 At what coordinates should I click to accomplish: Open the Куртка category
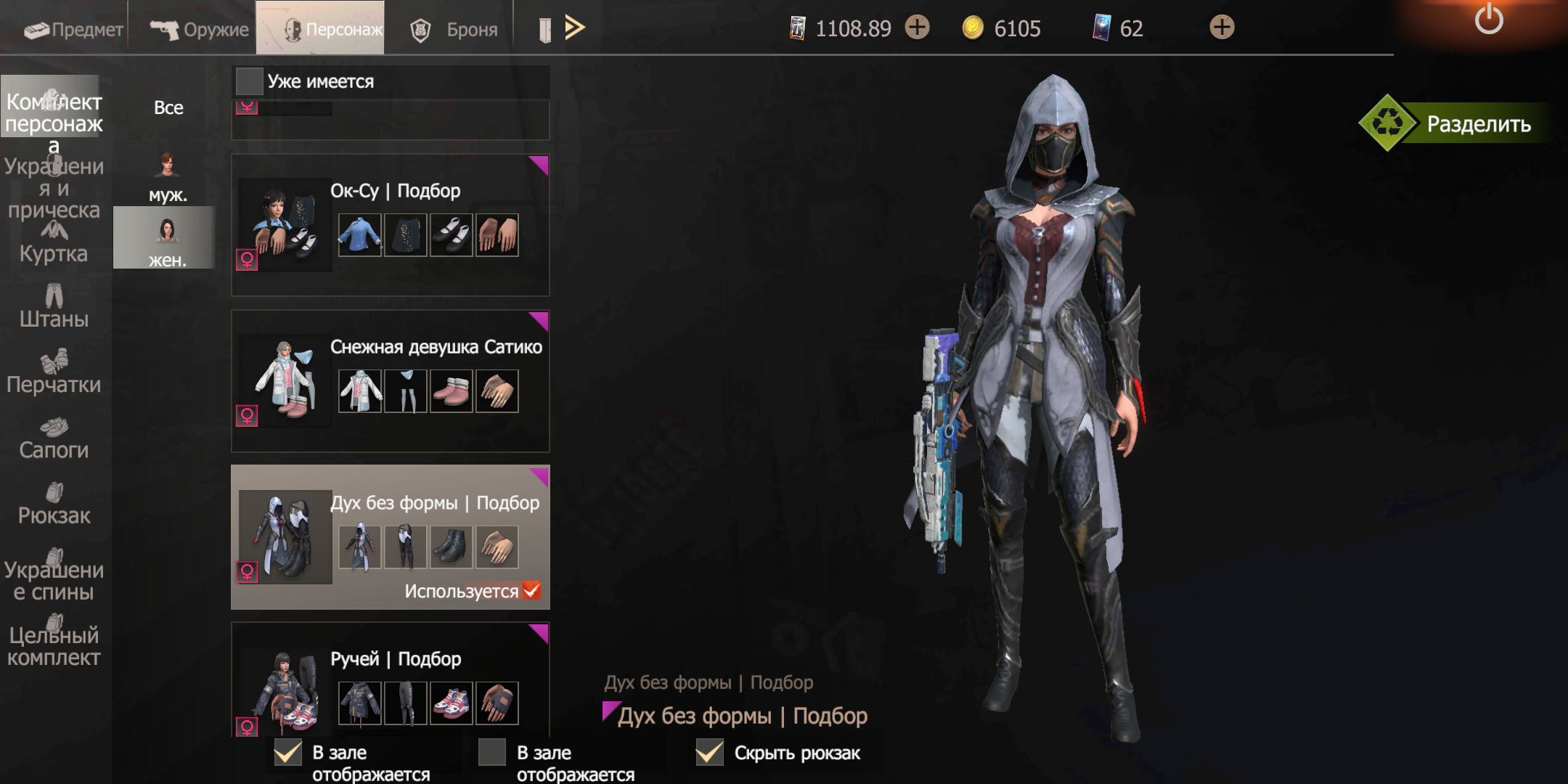(x=54, y=243)
